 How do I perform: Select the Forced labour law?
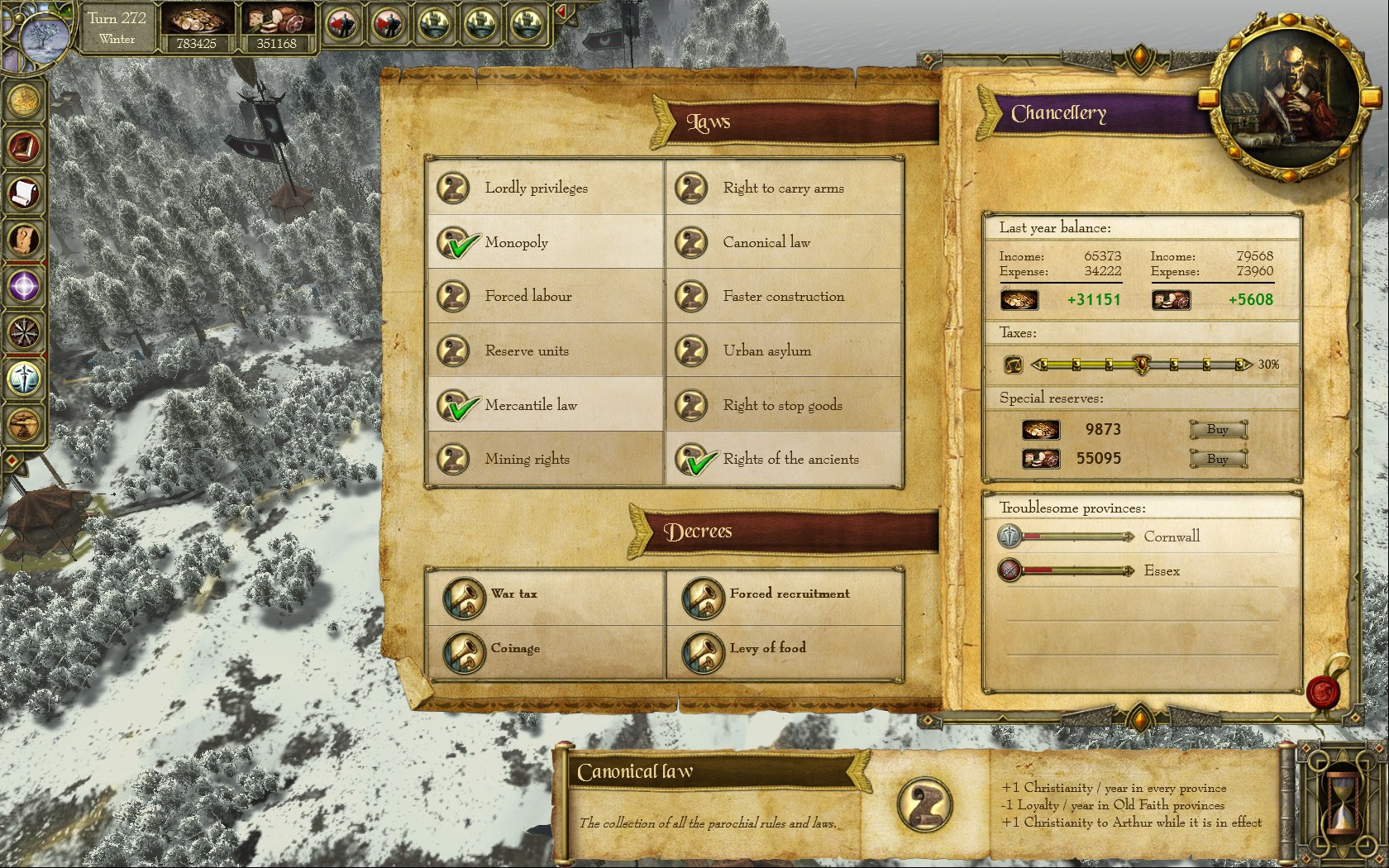pos(454,297)
